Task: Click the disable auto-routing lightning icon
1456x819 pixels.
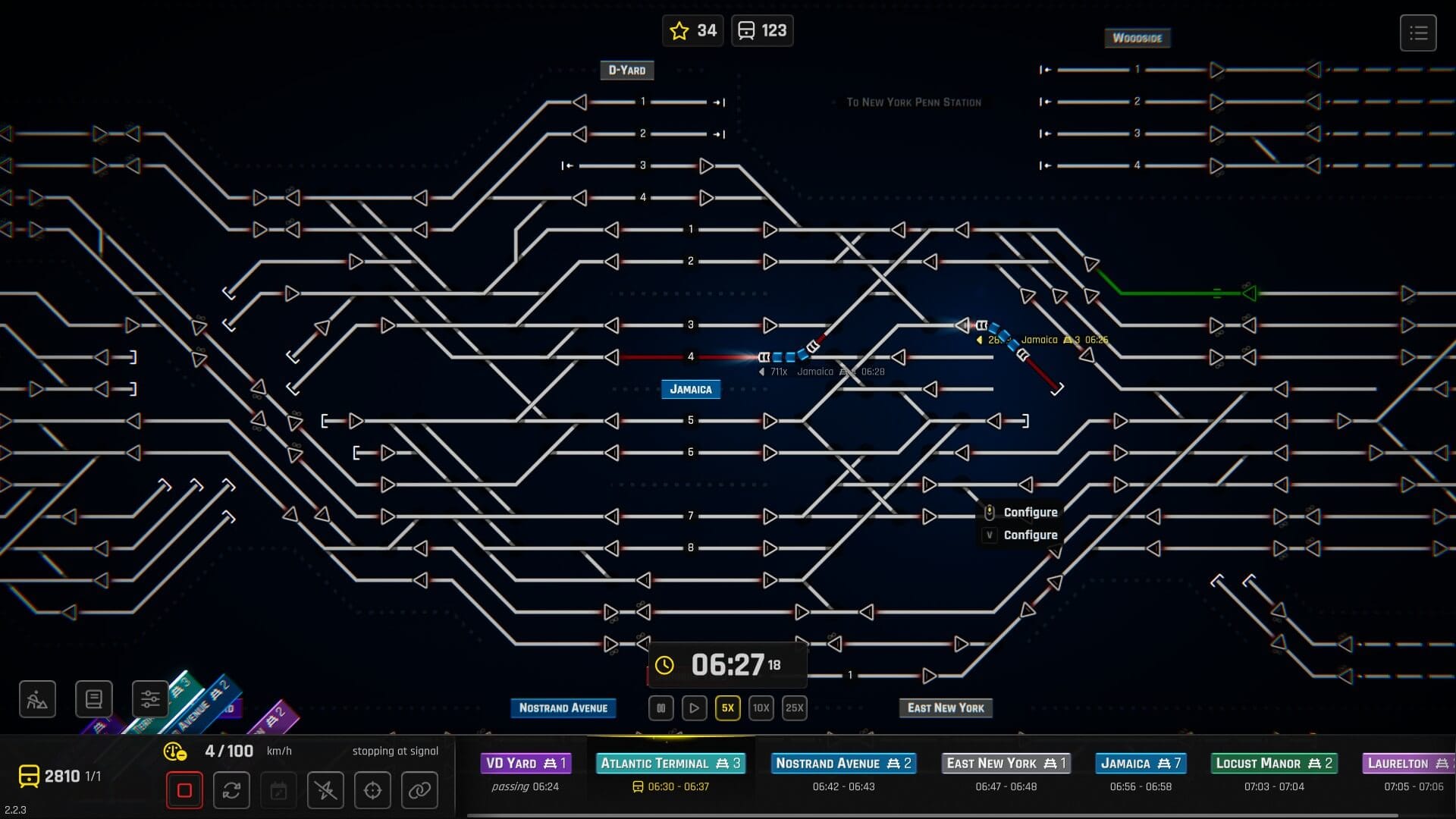Action: [x=325, y=789]
